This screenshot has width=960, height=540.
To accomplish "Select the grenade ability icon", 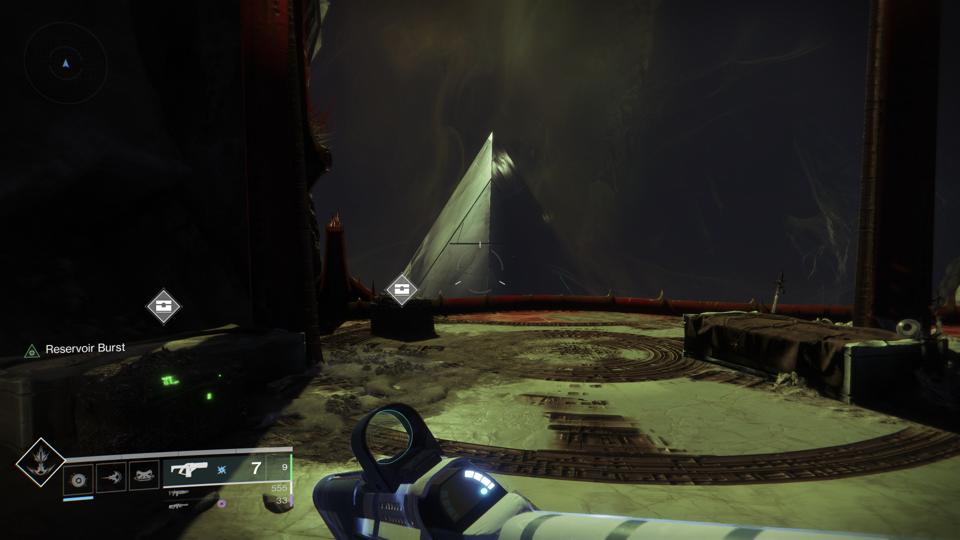I will (x=78, y=479).
